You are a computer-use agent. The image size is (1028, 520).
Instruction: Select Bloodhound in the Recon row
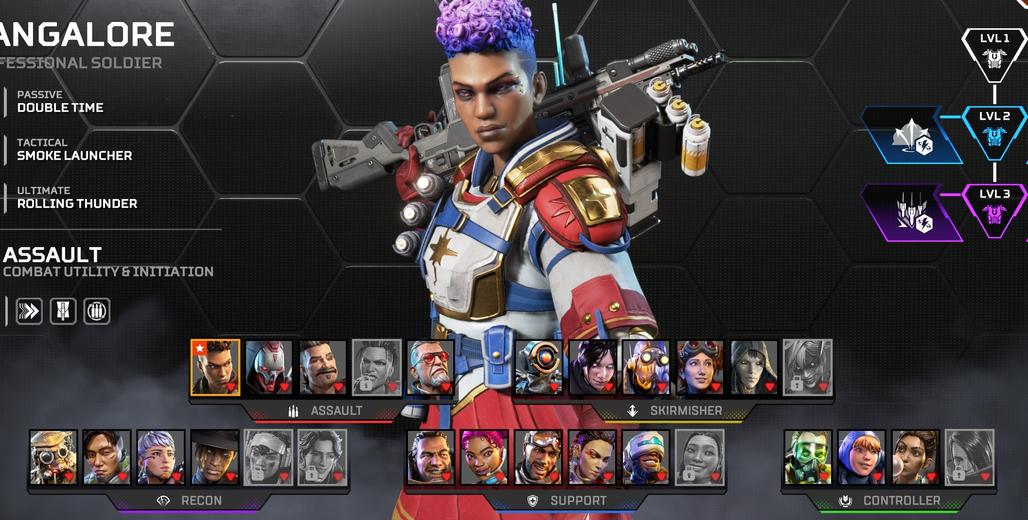coord(53,457)
